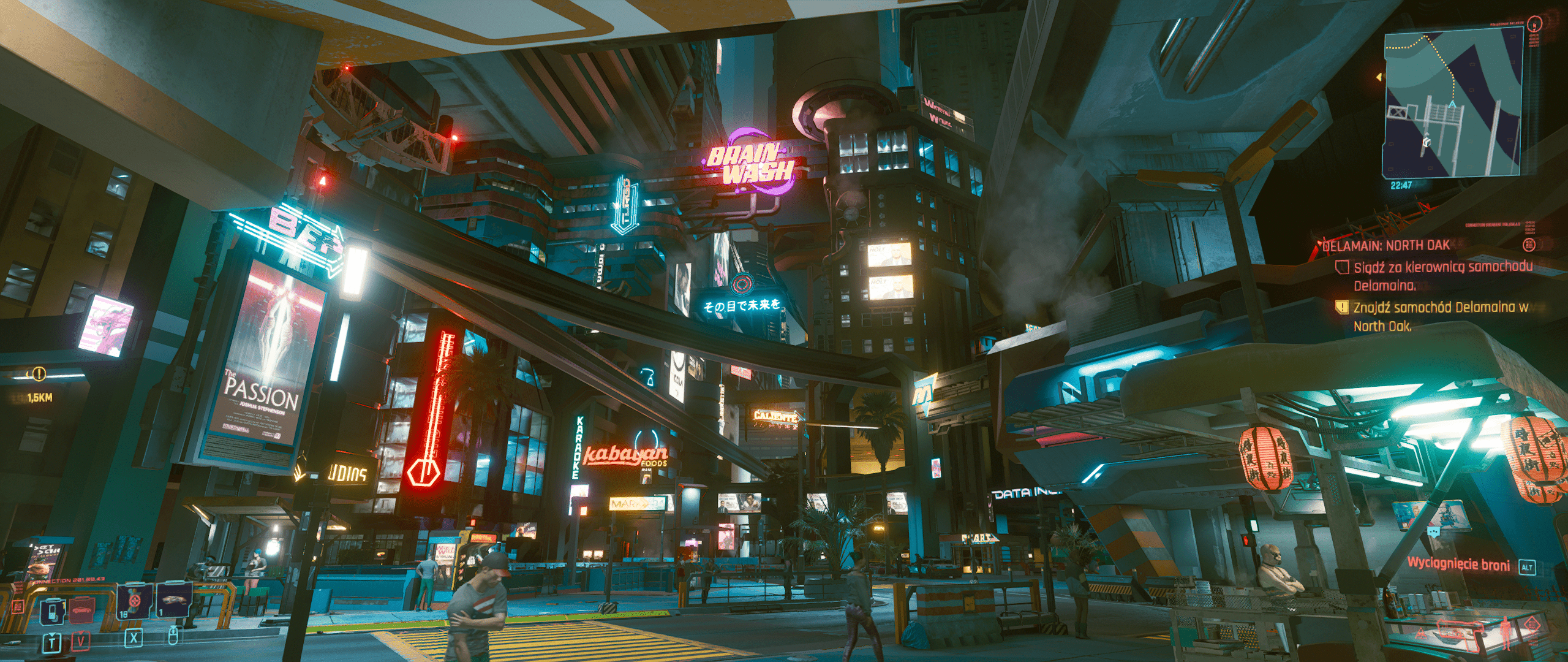Open the Delamain: North Oak quest tracker
The image size is (1568, 662).
click(1386, 246)
